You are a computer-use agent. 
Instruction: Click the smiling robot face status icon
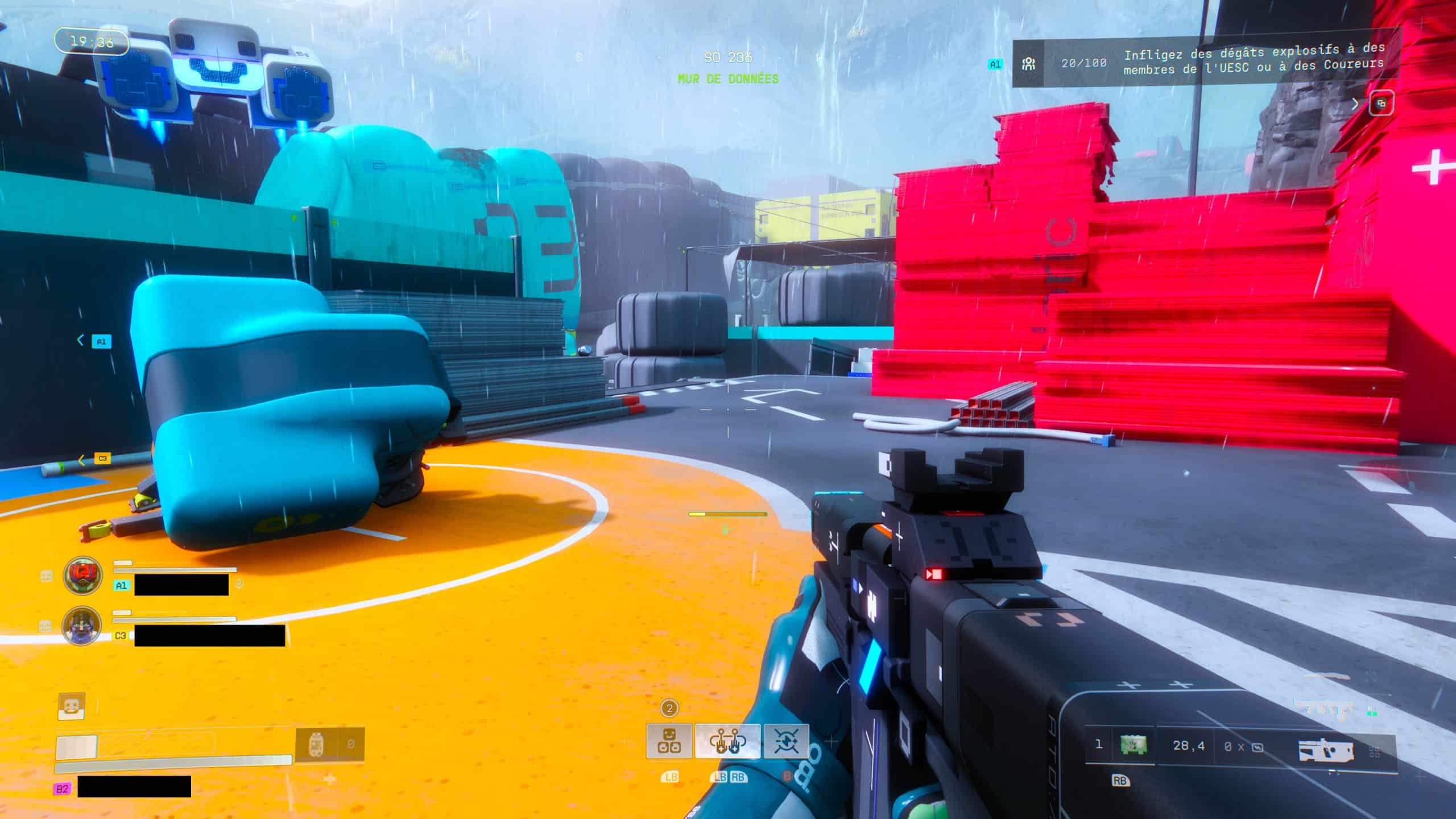point(72,707)
